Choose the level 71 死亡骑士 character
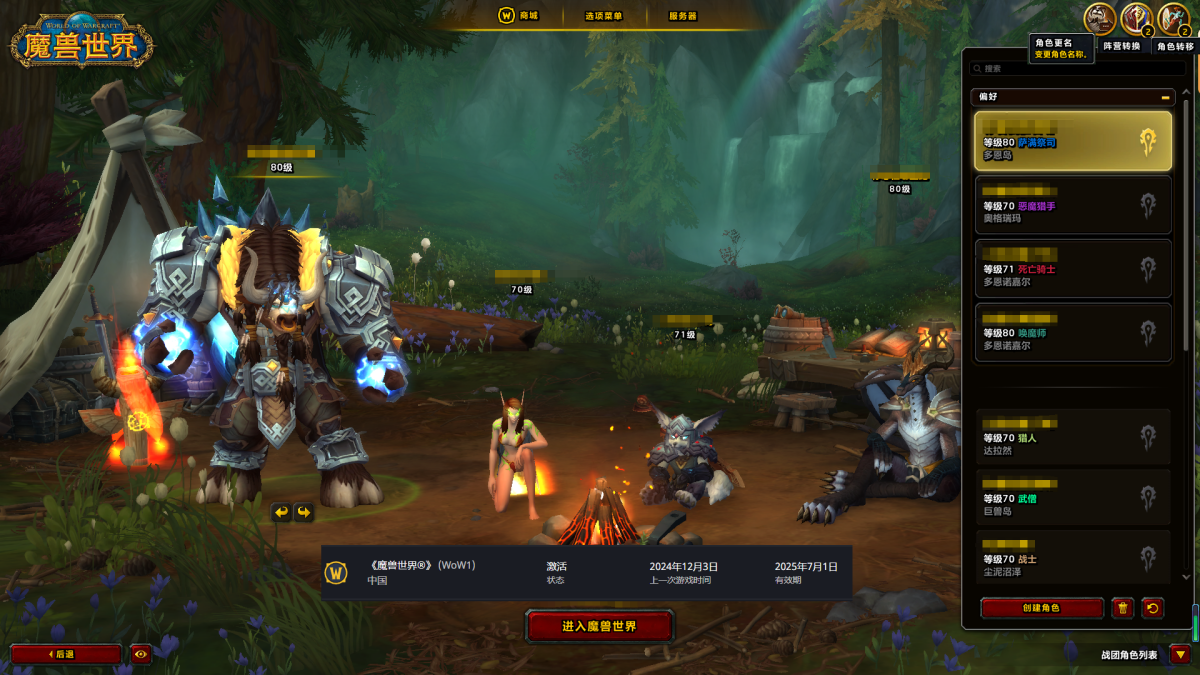 click(1072, 268)
